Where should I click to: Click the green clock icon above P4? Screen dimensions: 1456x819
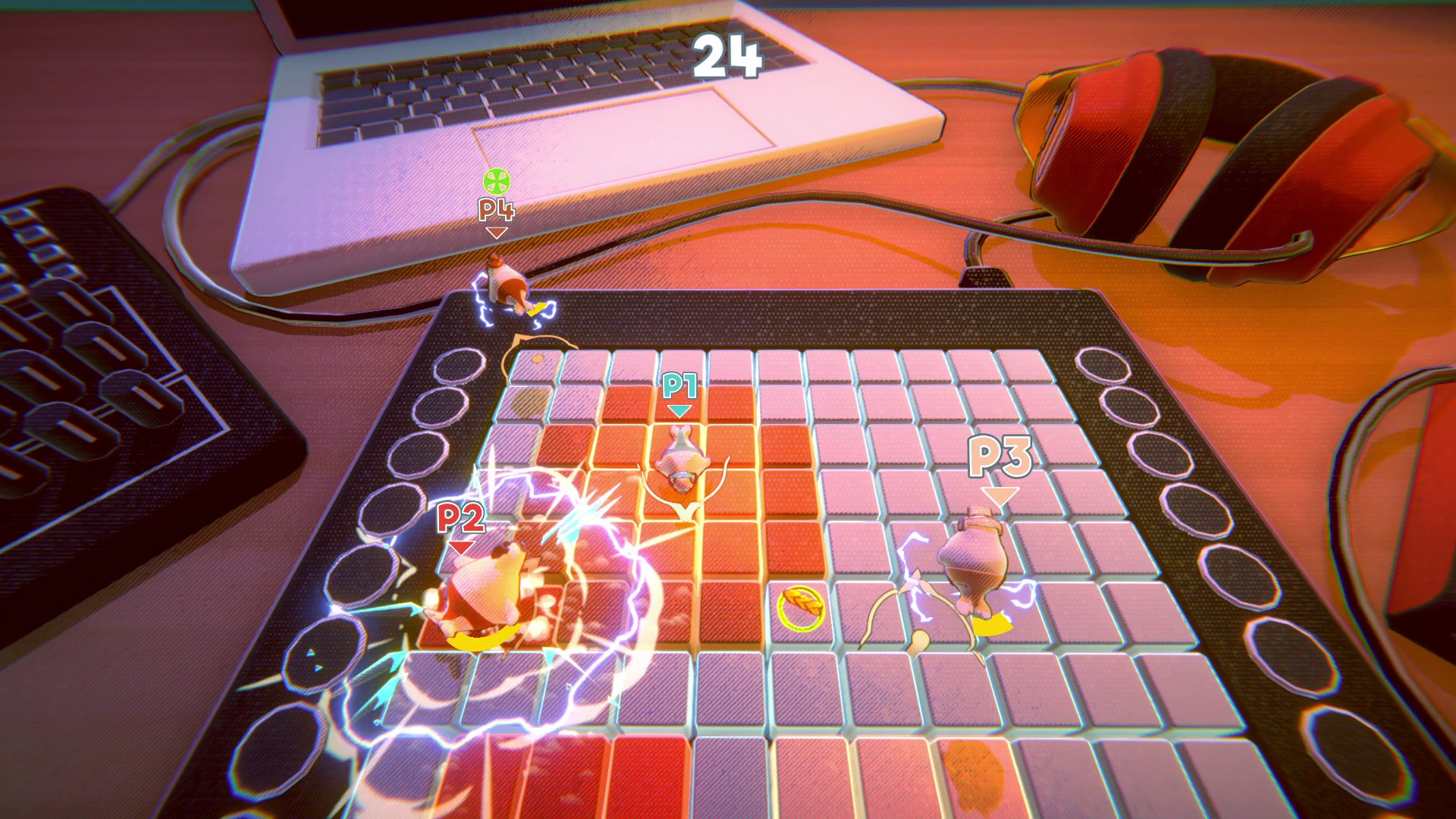click(497, 182)
